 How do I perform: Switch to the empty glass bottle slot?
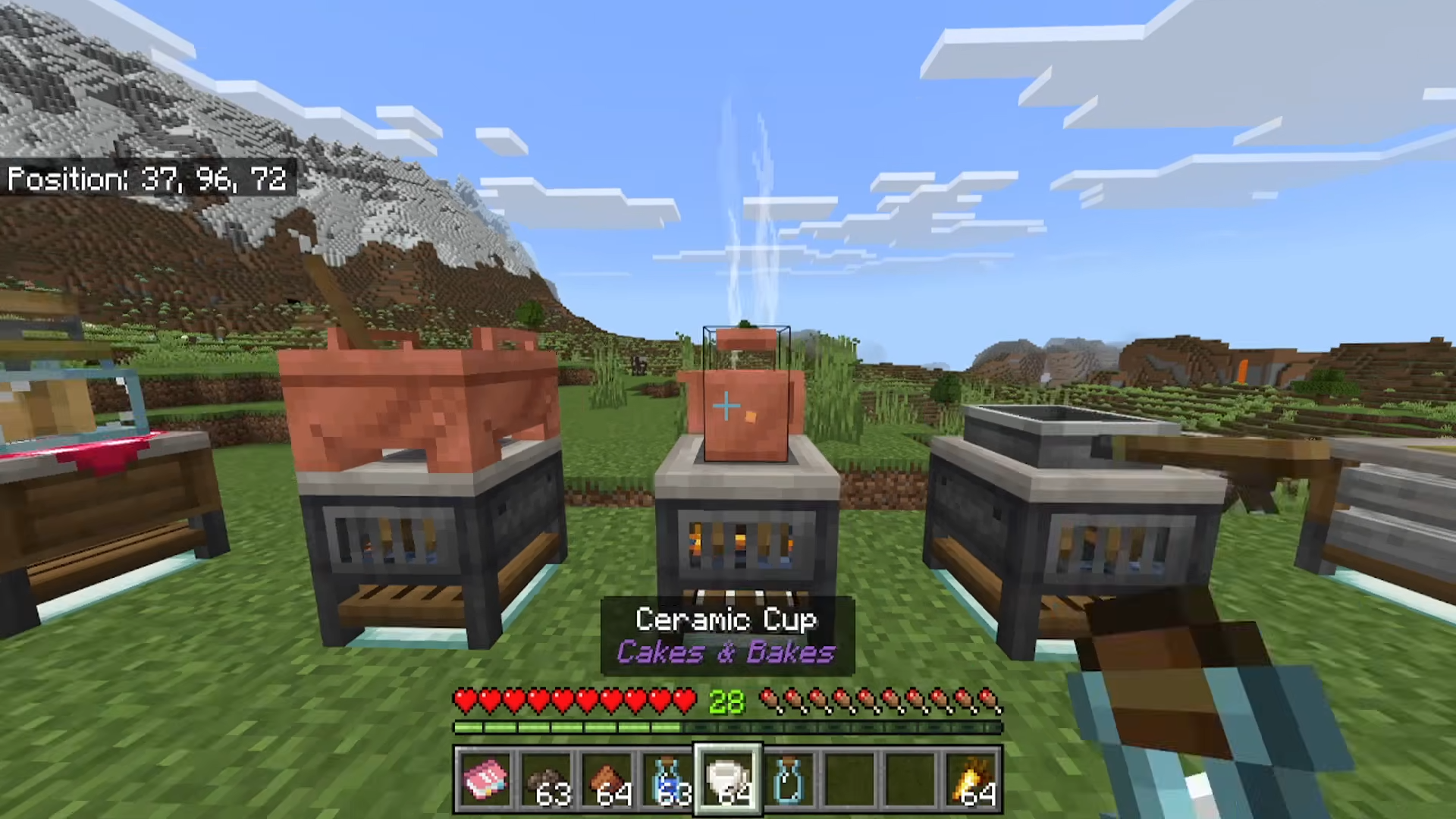pyautogui.click(x=789, y=779)
